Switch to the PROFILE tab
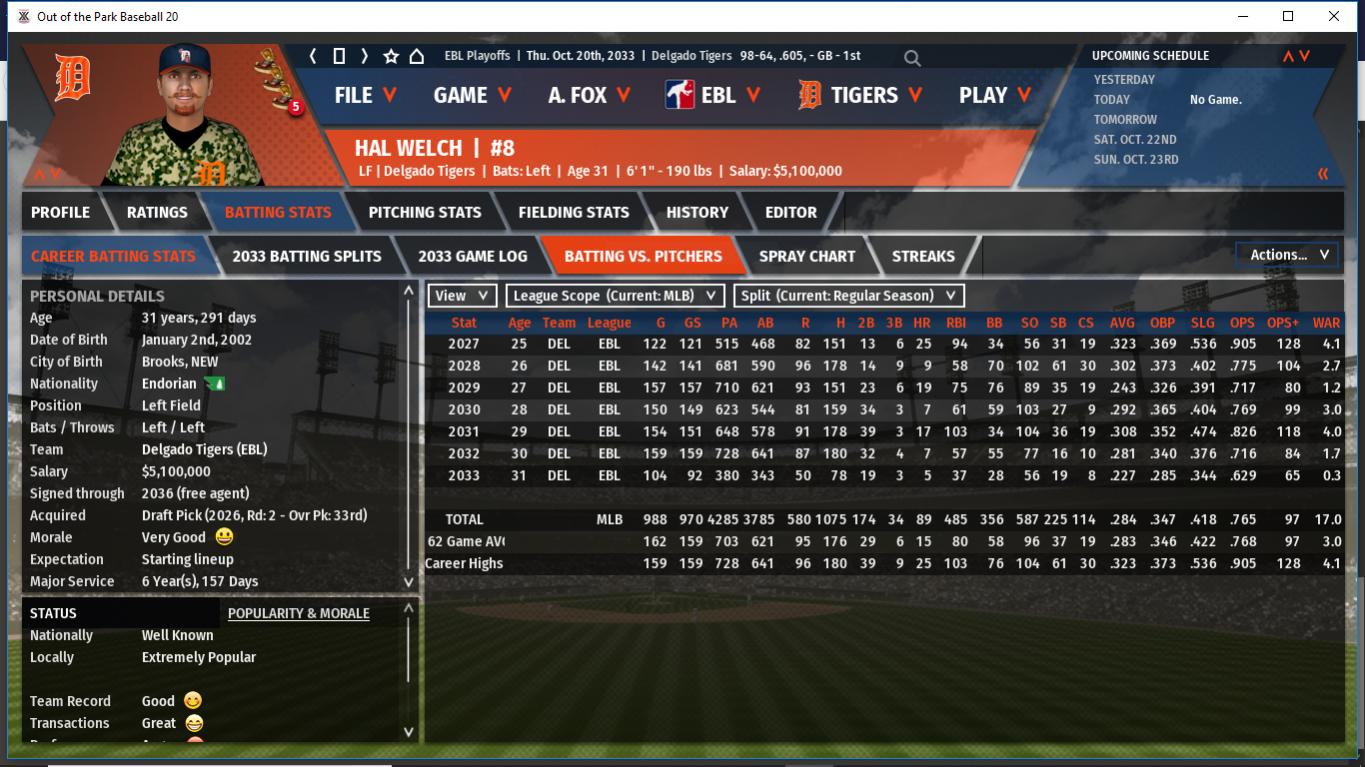This screenshot has height=767, width=1365. pyautogui.click(x=60, y=212)
